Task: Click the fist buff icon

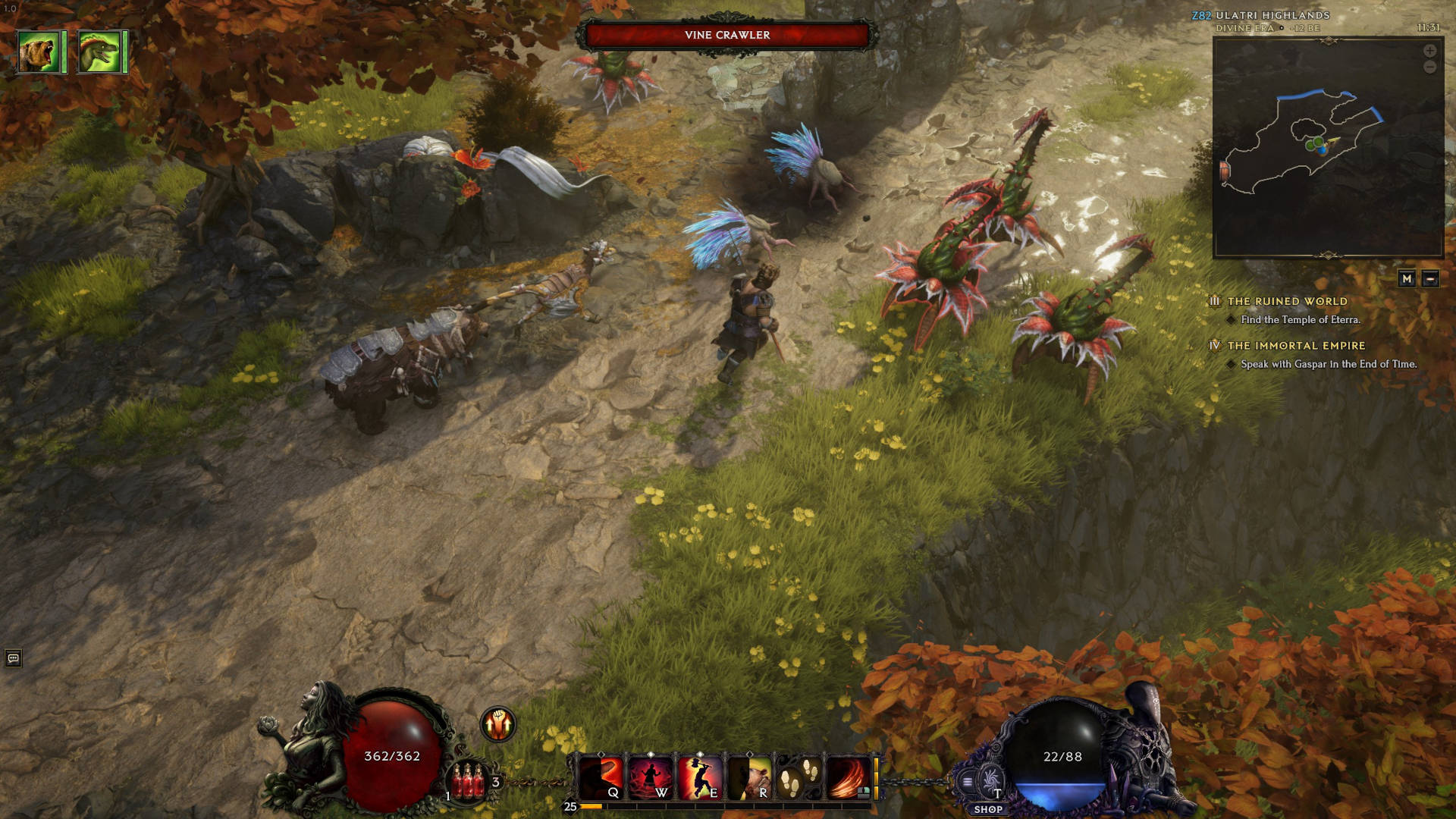Action: [498, 724]
